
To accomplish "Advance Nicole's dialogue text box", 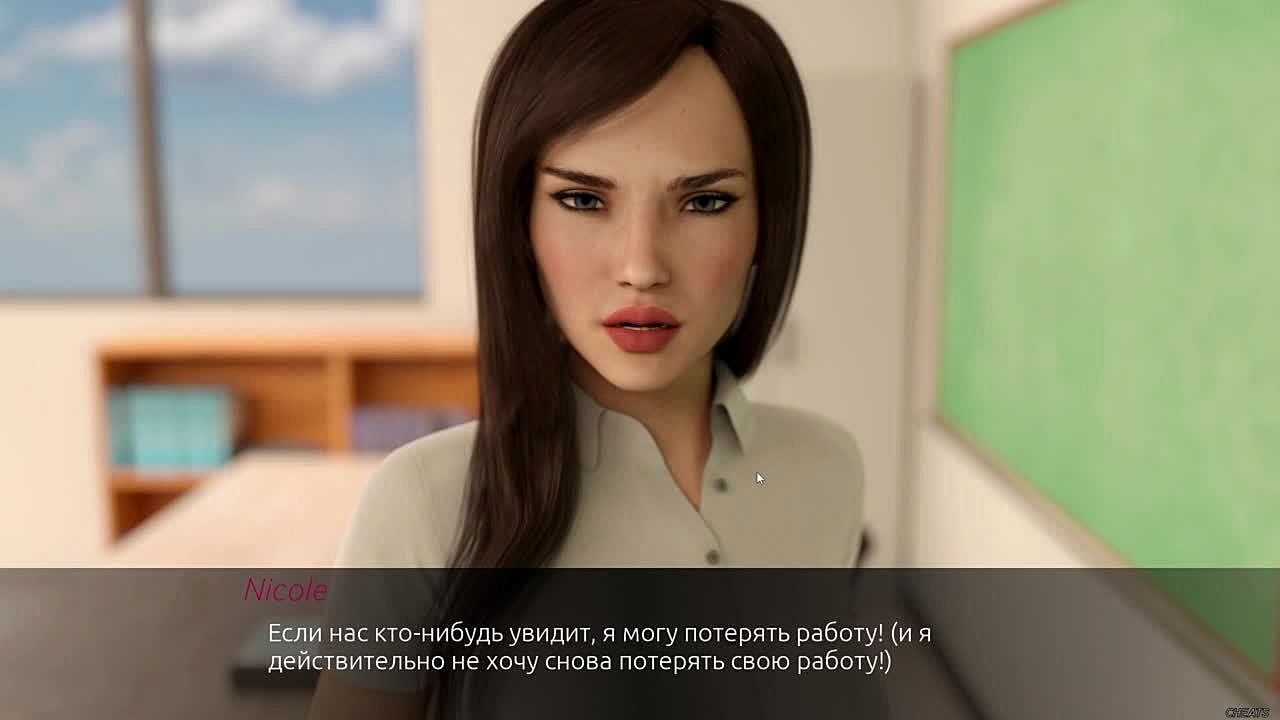I will [x=600, y=647].
